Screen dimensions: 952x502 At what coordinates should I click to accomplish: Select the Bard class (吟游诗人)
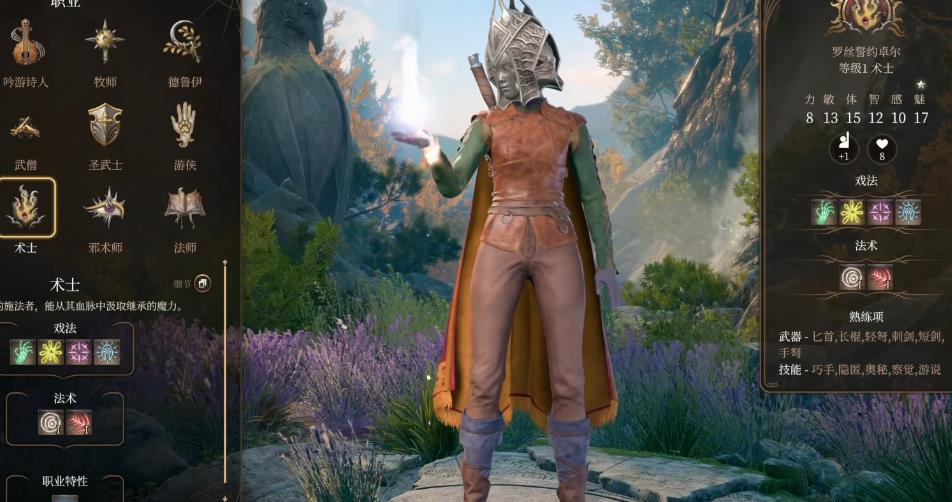click(27, 44)
